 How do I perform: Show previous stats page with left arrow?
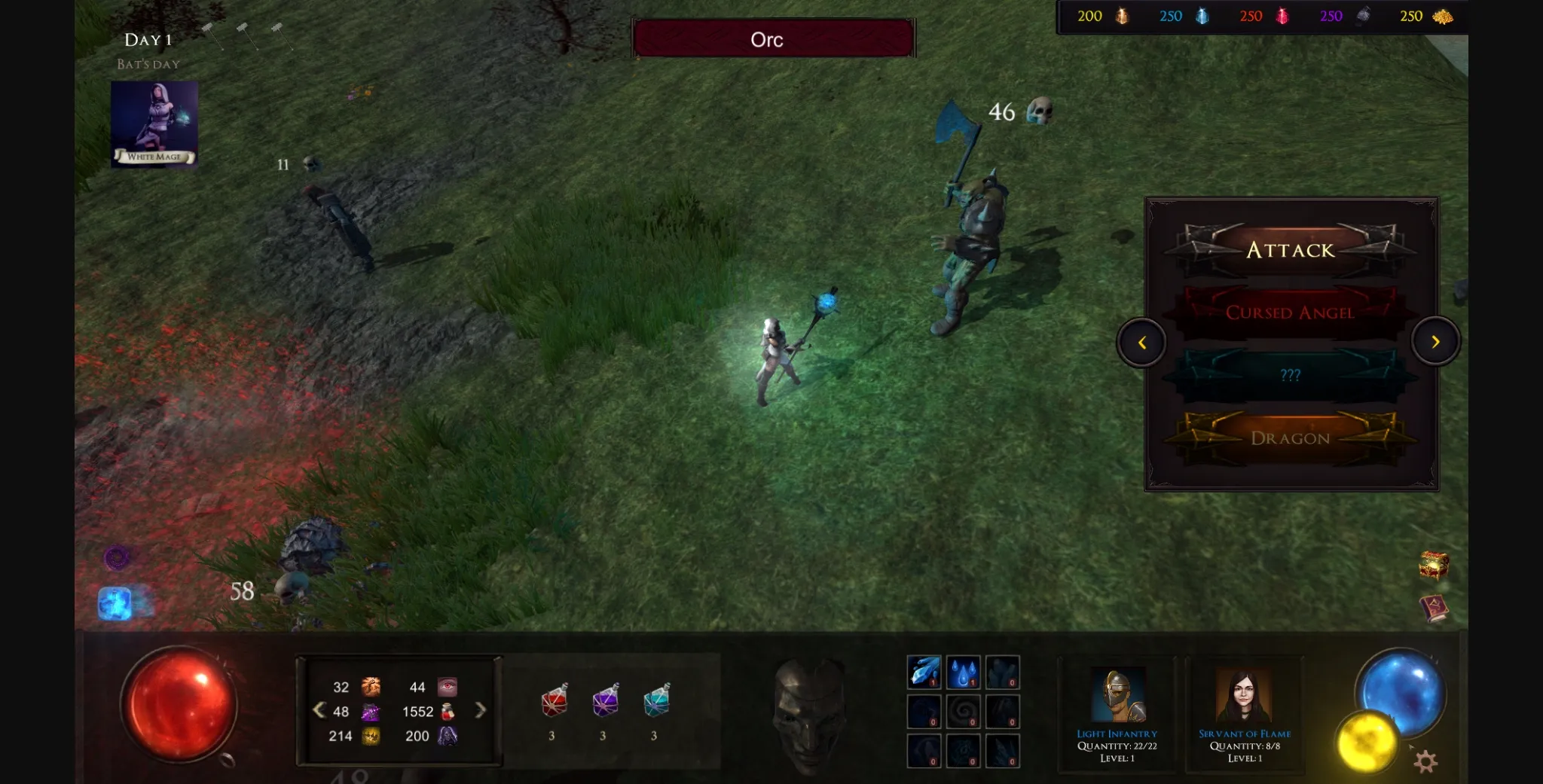pos(319,710)
